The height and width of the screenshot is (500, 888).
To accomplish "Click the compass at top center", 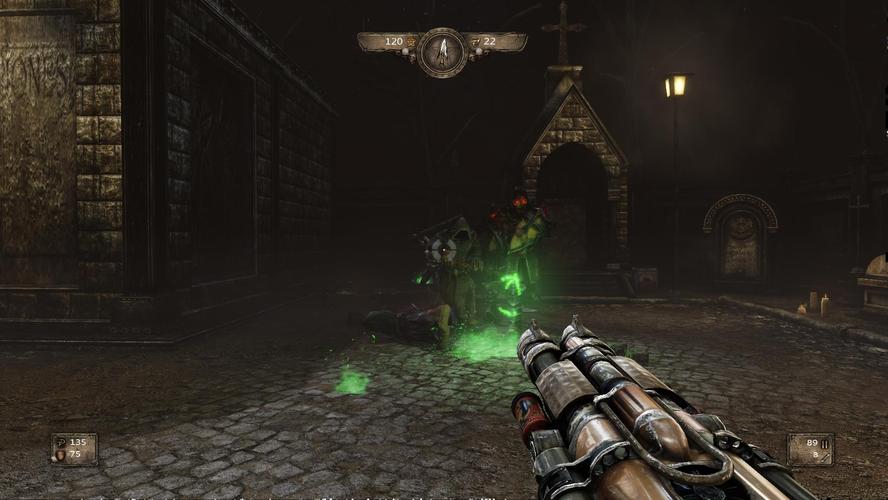I will pos(441,50).
